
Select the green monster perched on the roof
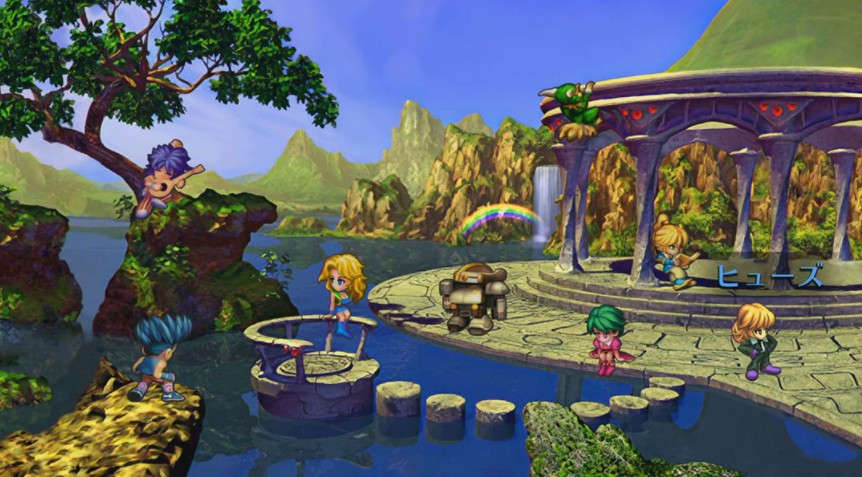click(576, 109)
